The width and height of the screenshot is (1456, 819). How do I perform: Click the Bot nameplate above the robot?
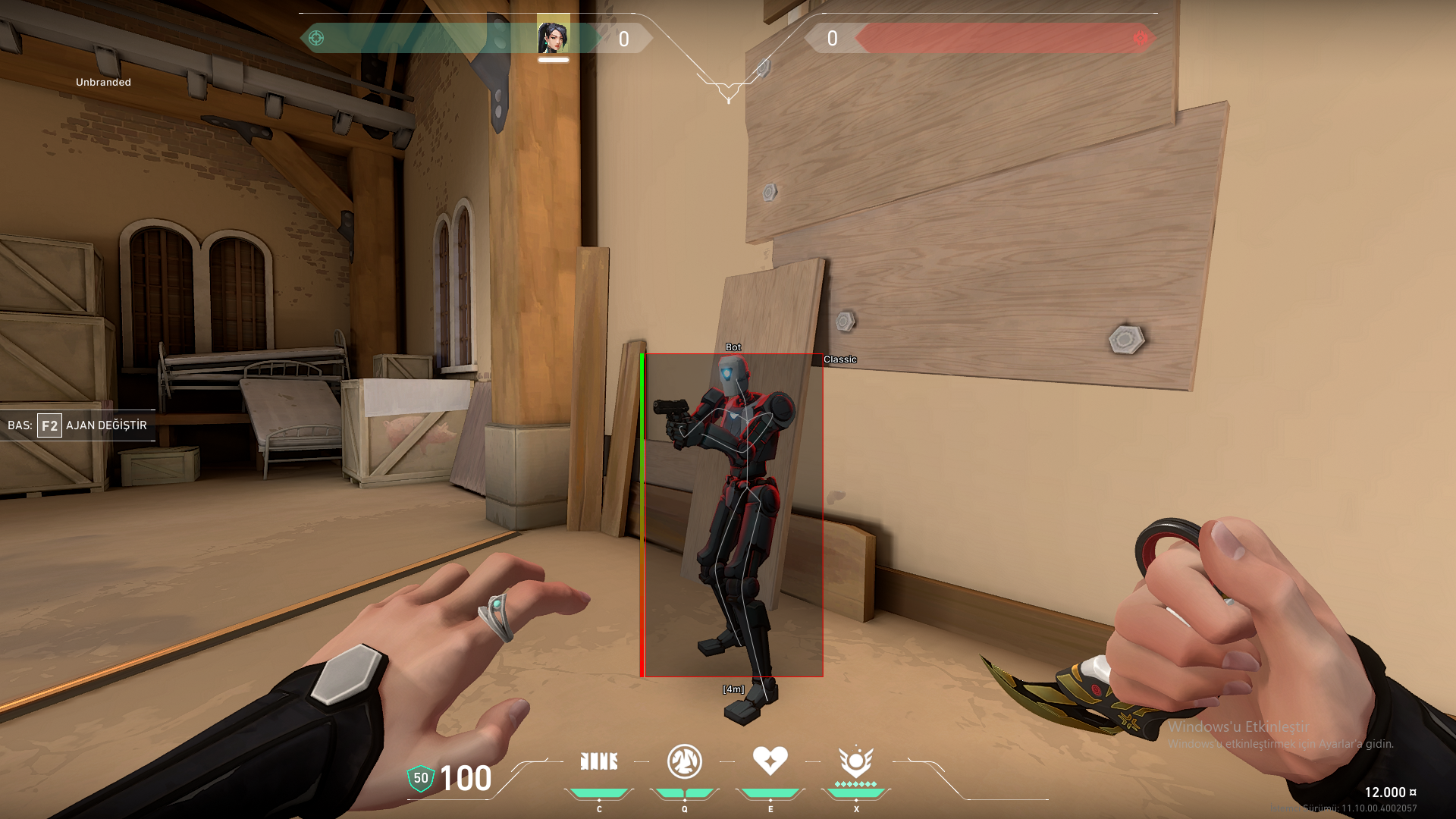point(733,347)
